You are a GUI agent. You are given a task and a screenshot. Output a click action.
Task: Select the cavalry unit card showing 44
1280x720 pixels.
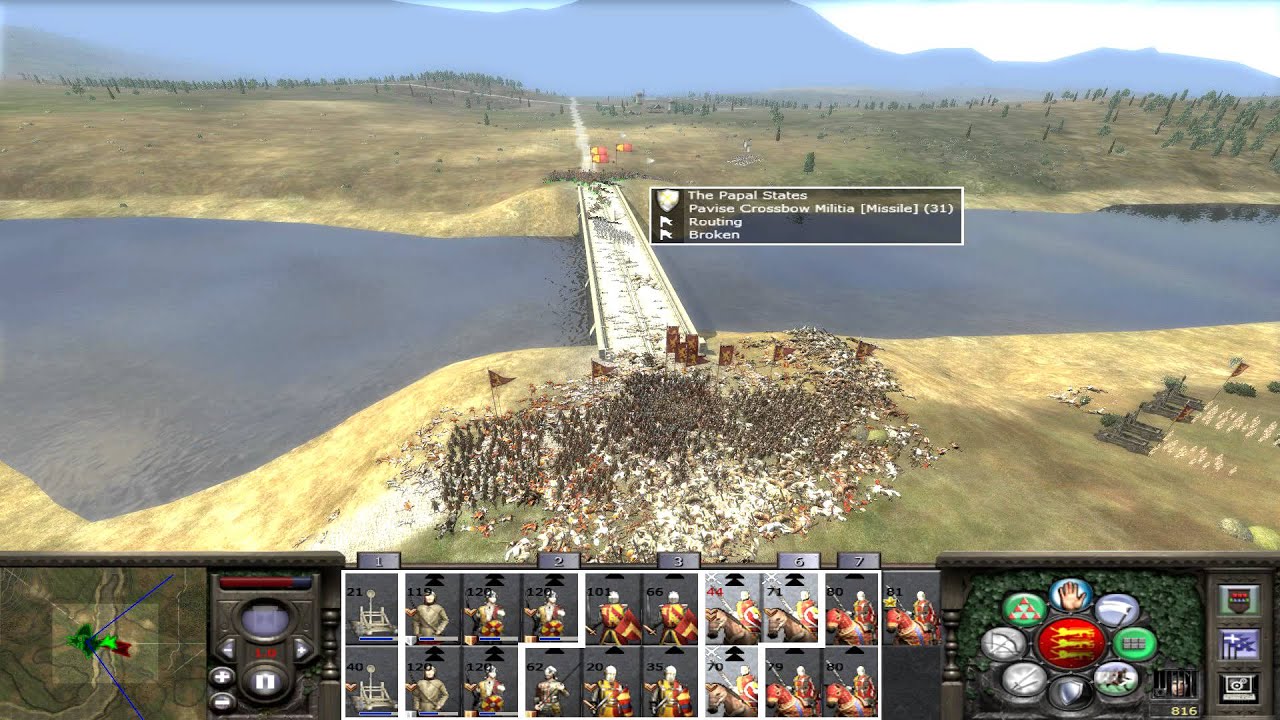click(x=732, y=609)
